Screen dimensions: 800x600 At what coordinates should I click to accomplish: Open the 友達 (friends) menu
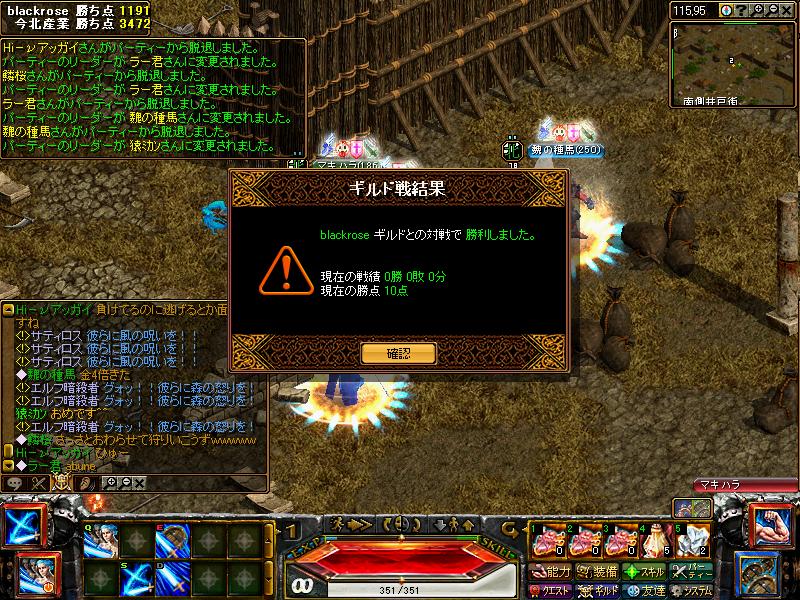[645, 590]
